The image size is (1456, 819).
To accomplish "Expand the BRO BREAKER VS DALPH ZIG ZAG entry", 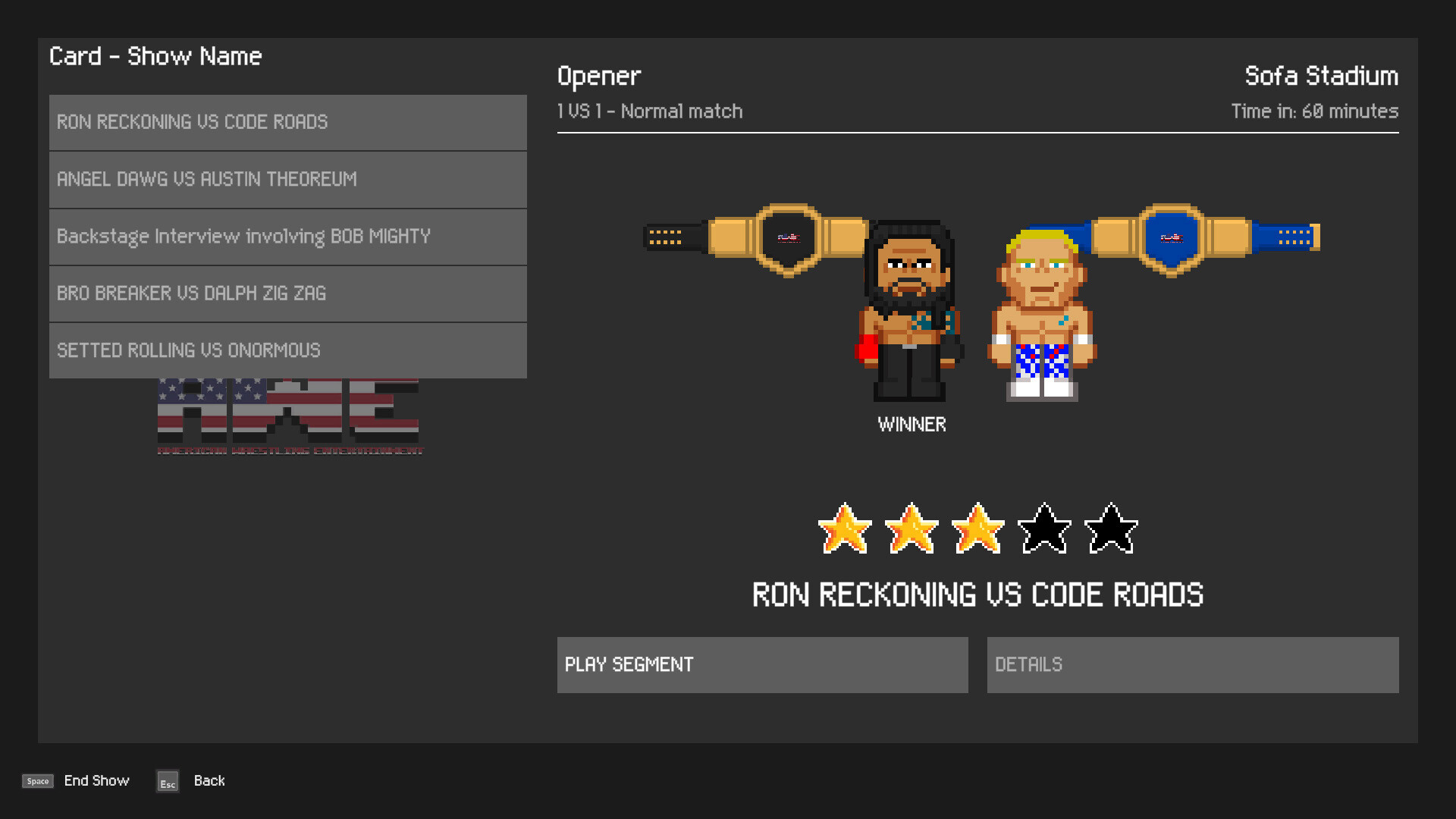I will [287, 293].
